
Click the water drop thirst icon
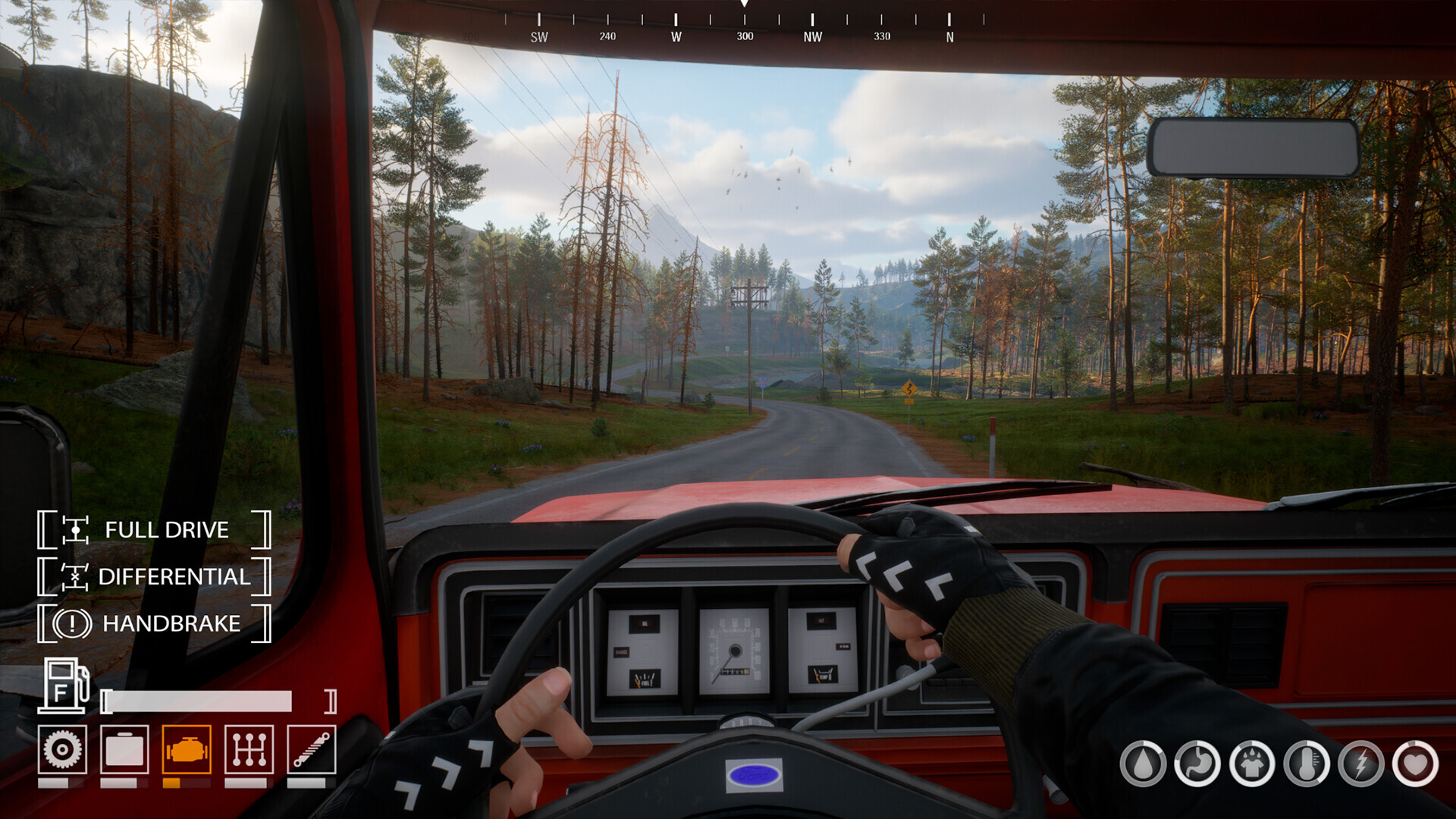[x=1143, y=763]
